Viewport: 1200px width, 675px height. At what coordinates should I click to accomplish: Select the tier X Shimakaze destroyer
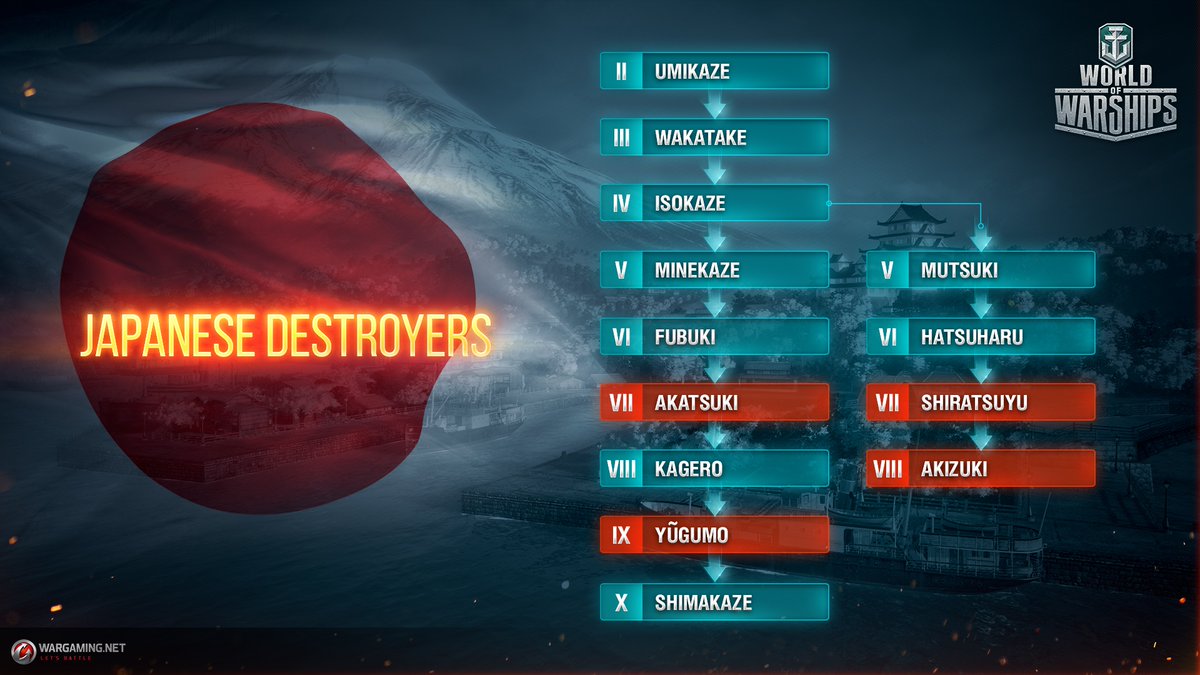pyautogui.click(x=714, y=602)
